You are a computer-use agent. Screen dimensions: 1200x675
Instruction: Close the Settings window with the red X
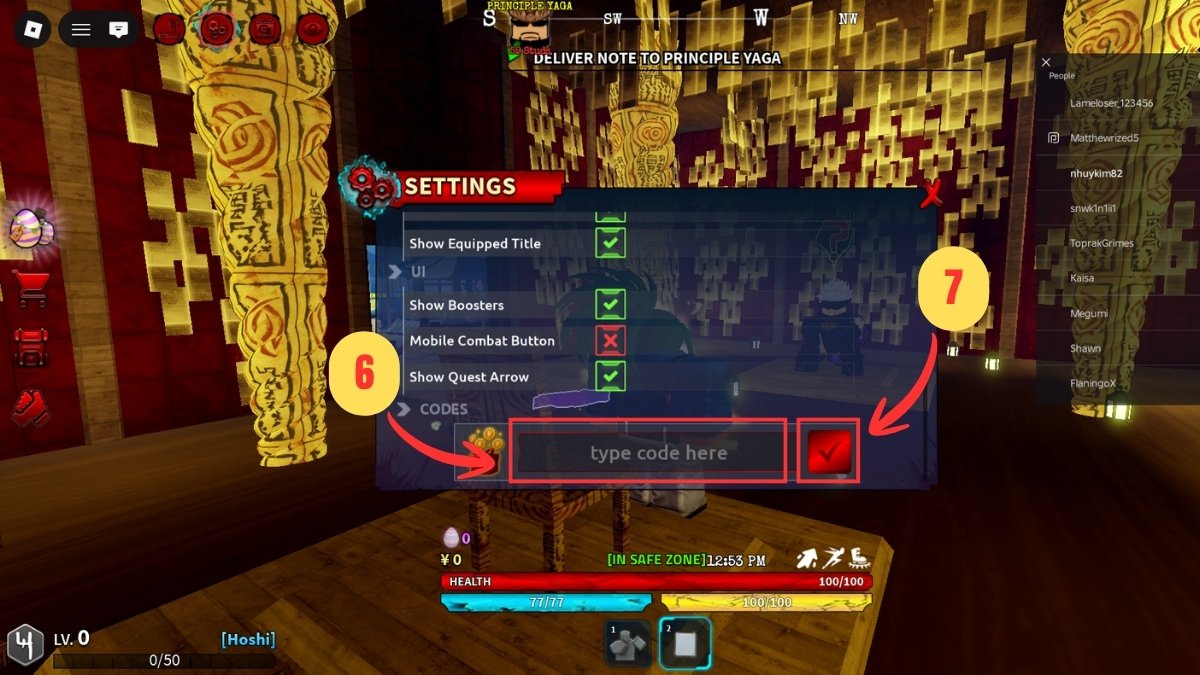coord(931,192)
